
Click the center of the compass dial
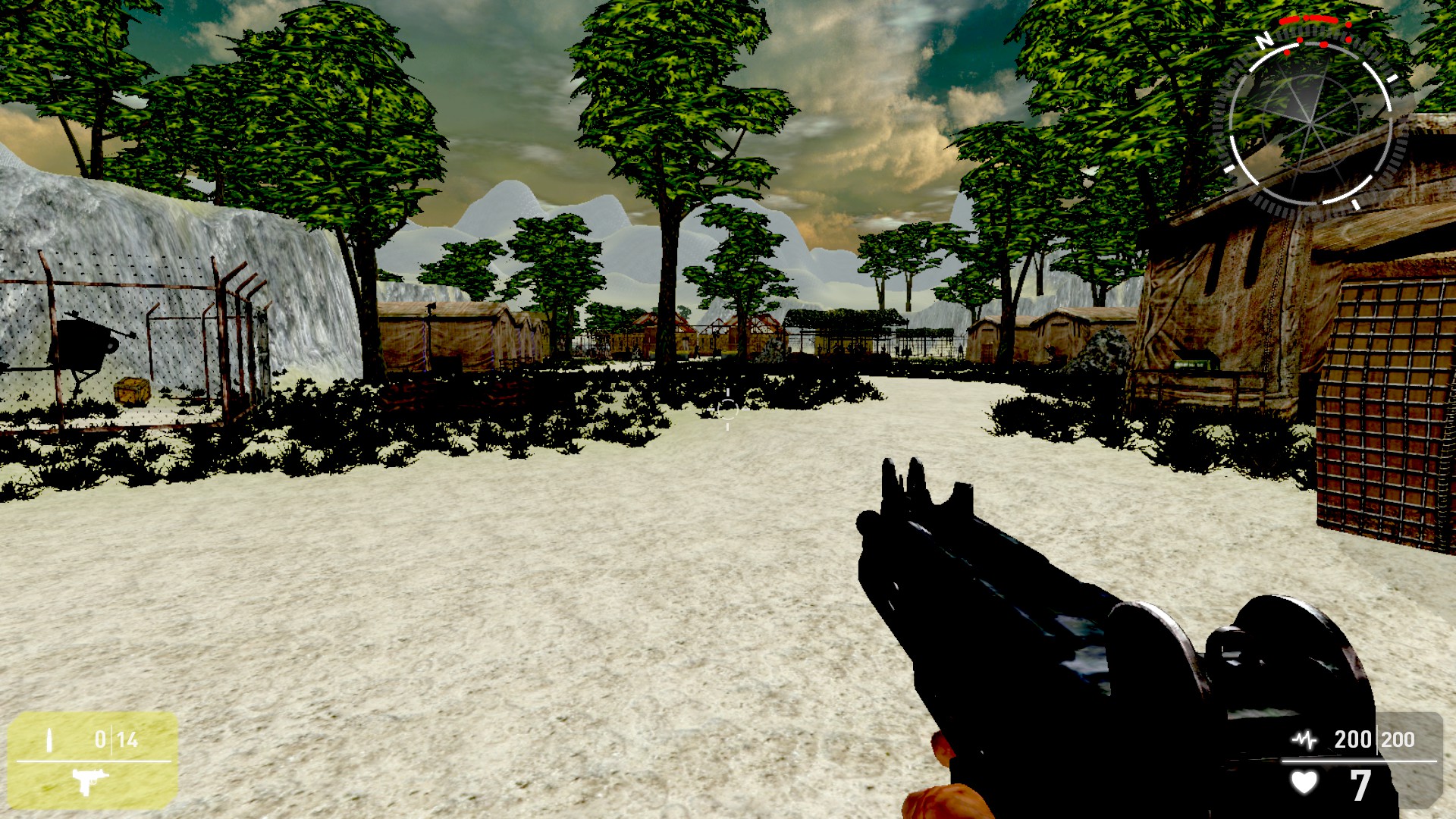(x=1308, y=121)
